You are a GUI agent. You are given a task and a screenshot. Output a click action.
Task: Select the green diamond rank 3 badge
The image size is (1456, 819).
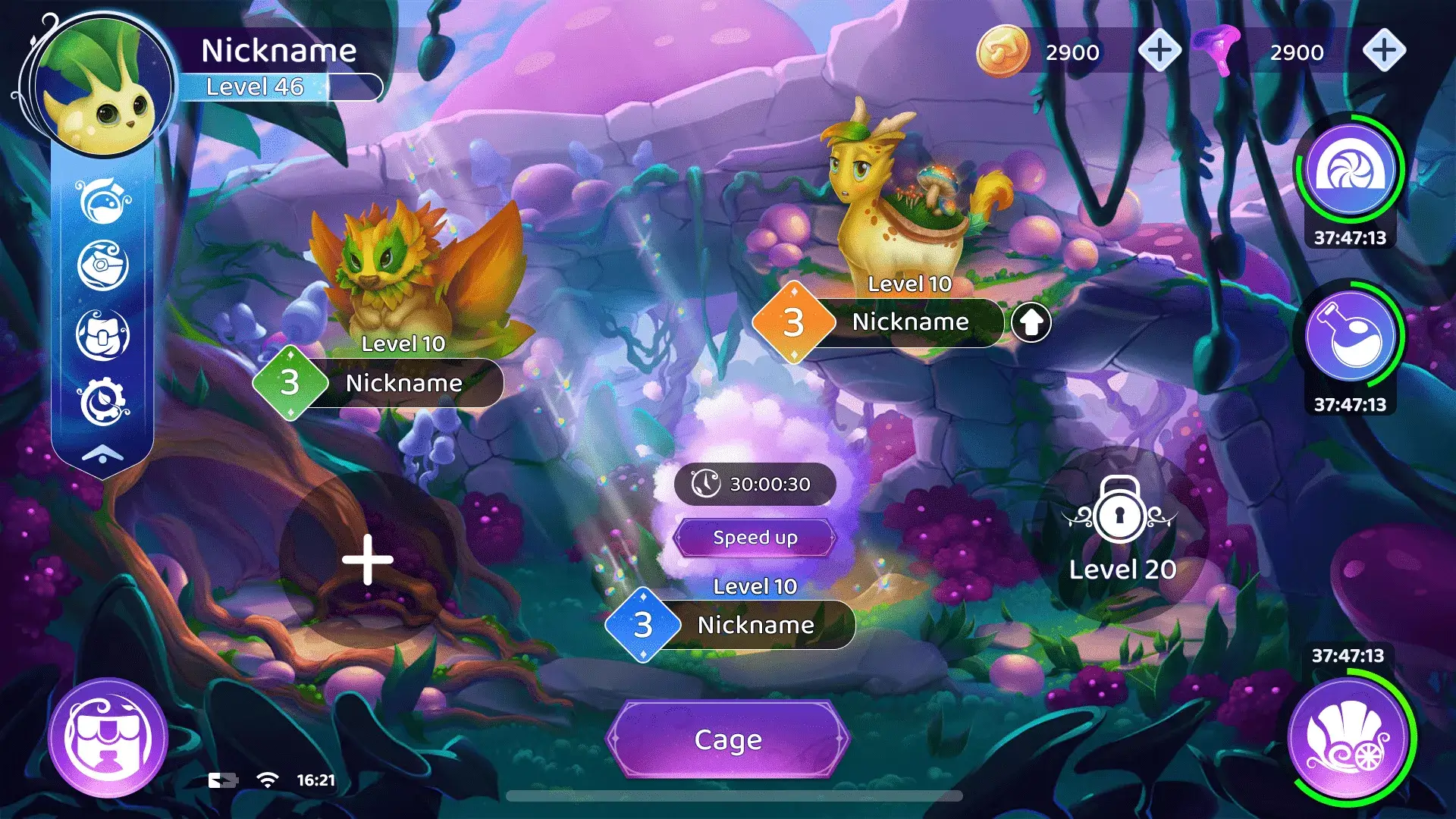click(x=290, y=383)
